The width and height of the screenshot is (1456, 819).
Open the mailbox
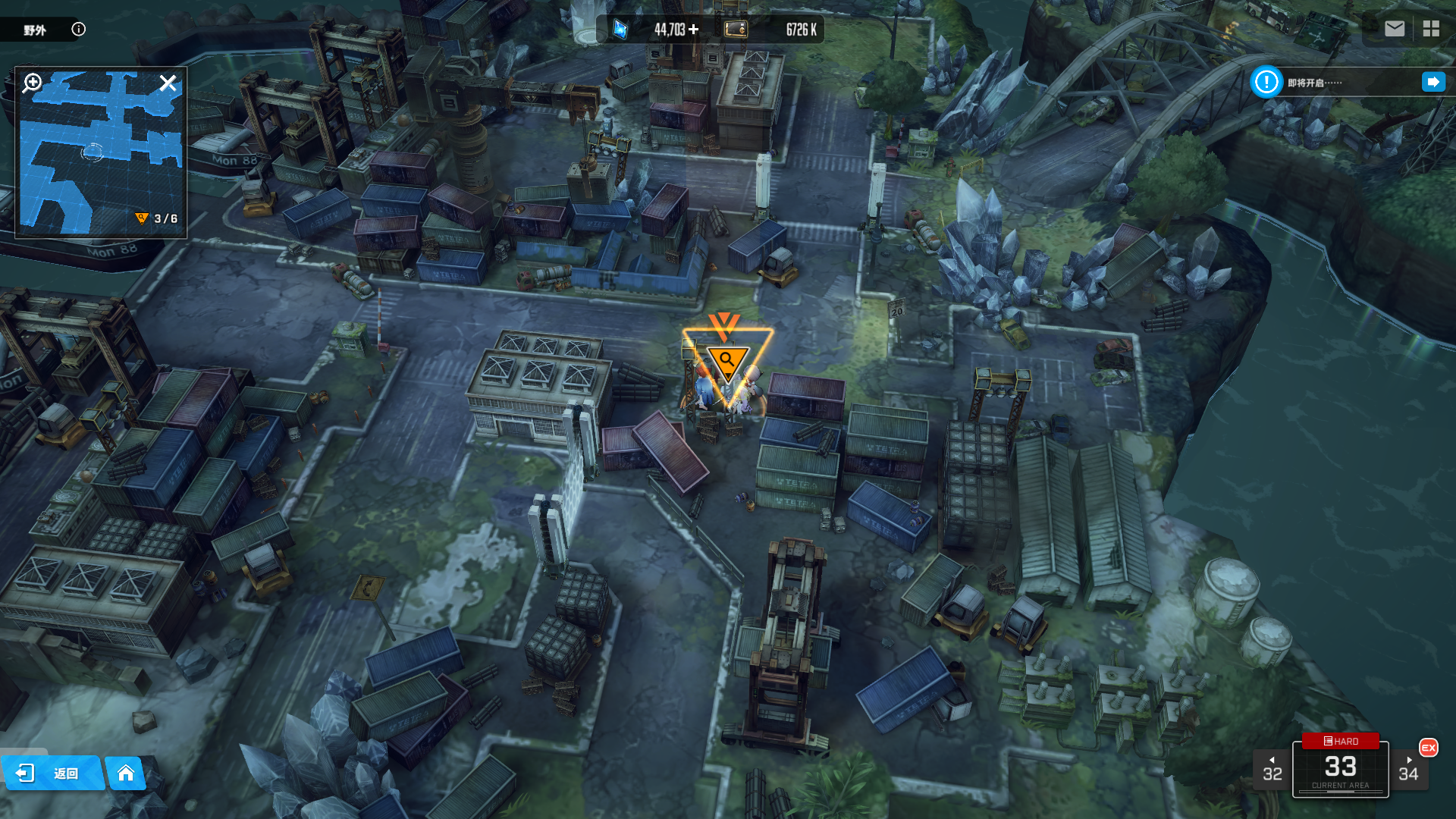(x=1394, y=29)
